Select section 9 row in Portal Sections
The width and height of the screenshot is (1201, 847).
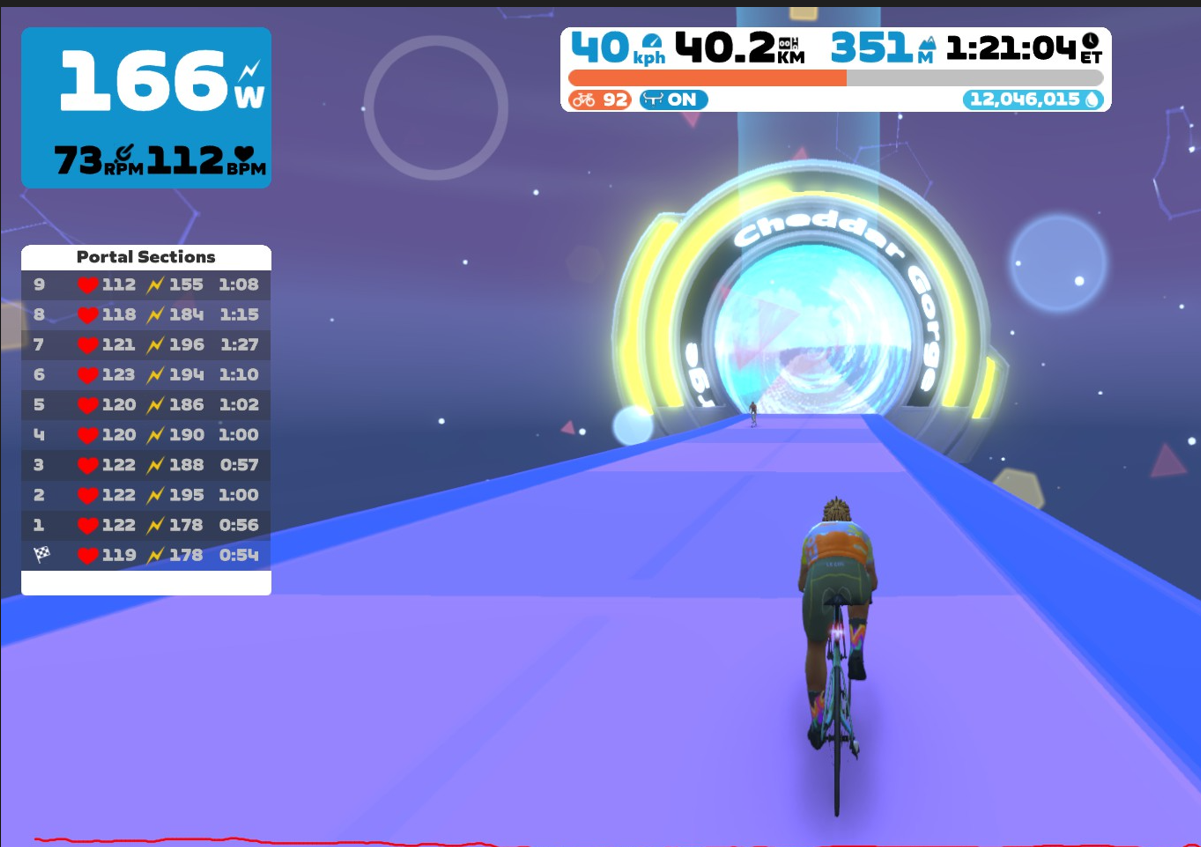click(146, 285)
